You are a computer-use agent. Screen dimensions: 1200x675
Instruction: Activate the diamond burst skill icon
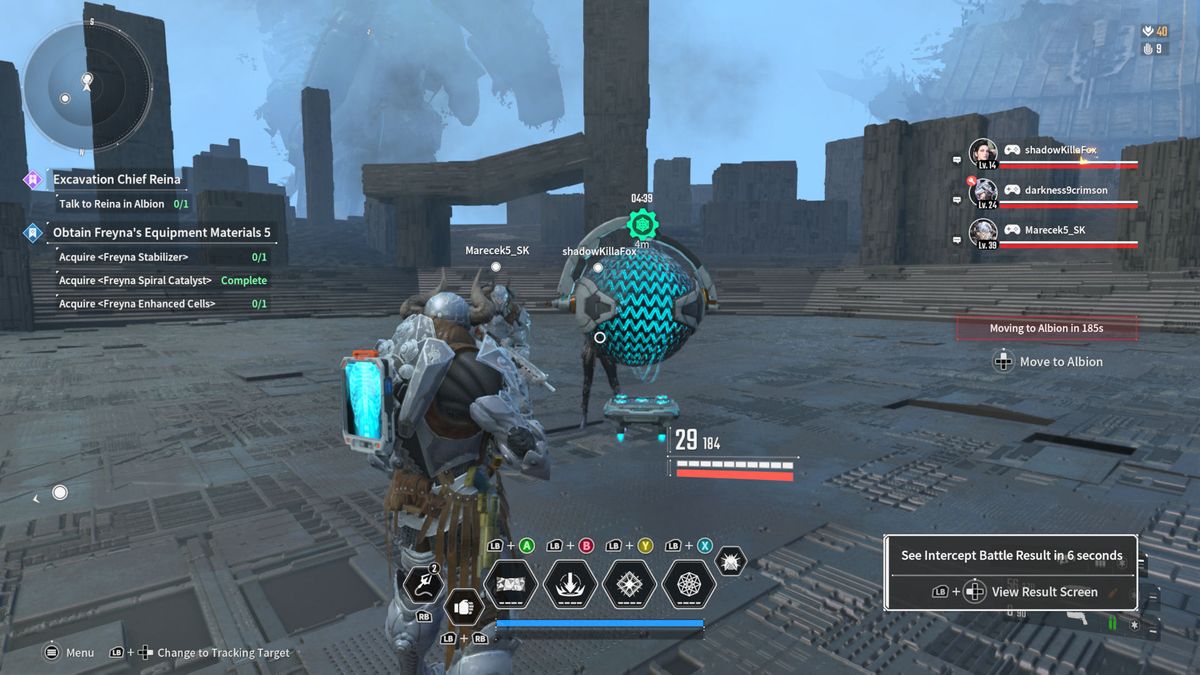point(629,585)
